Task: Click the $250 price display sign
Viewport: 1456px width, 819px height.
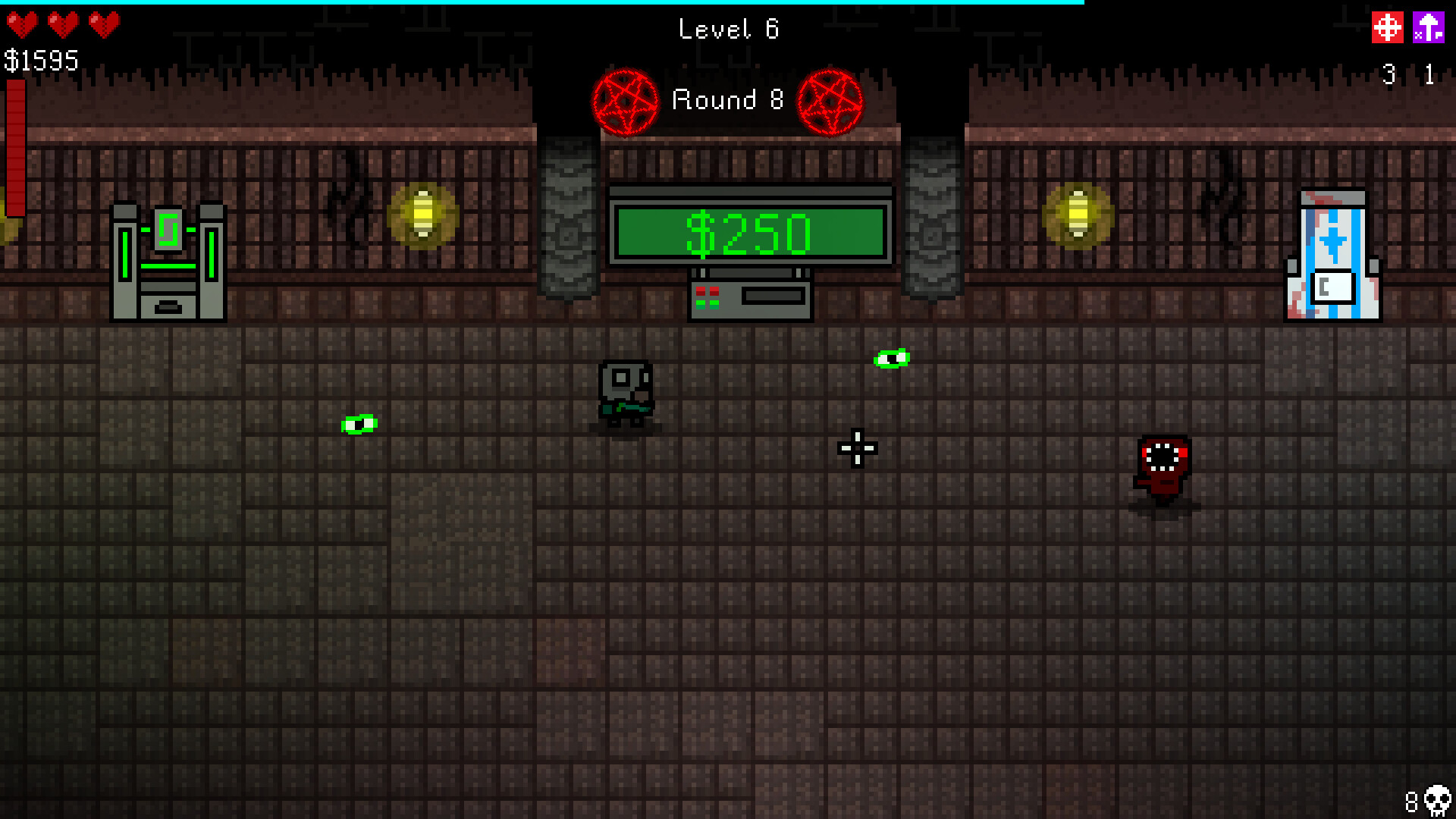Action: pyautogui.click(x=749, y=232)
